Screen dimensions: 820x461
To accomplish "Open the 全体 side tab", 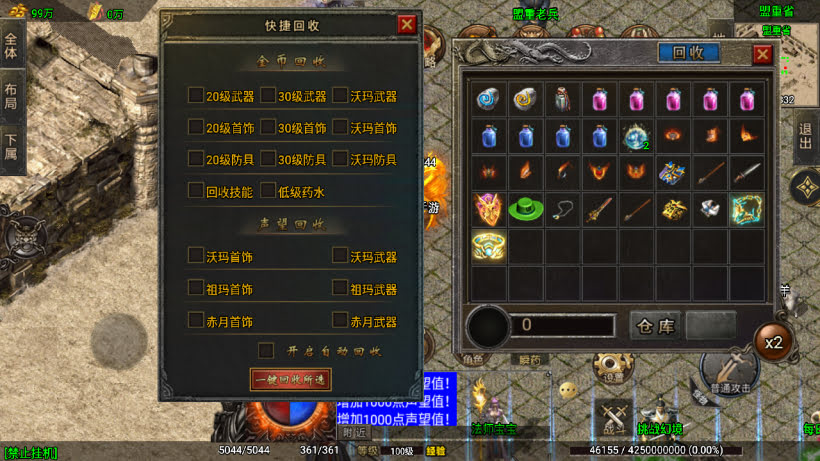I will [11, 46].
